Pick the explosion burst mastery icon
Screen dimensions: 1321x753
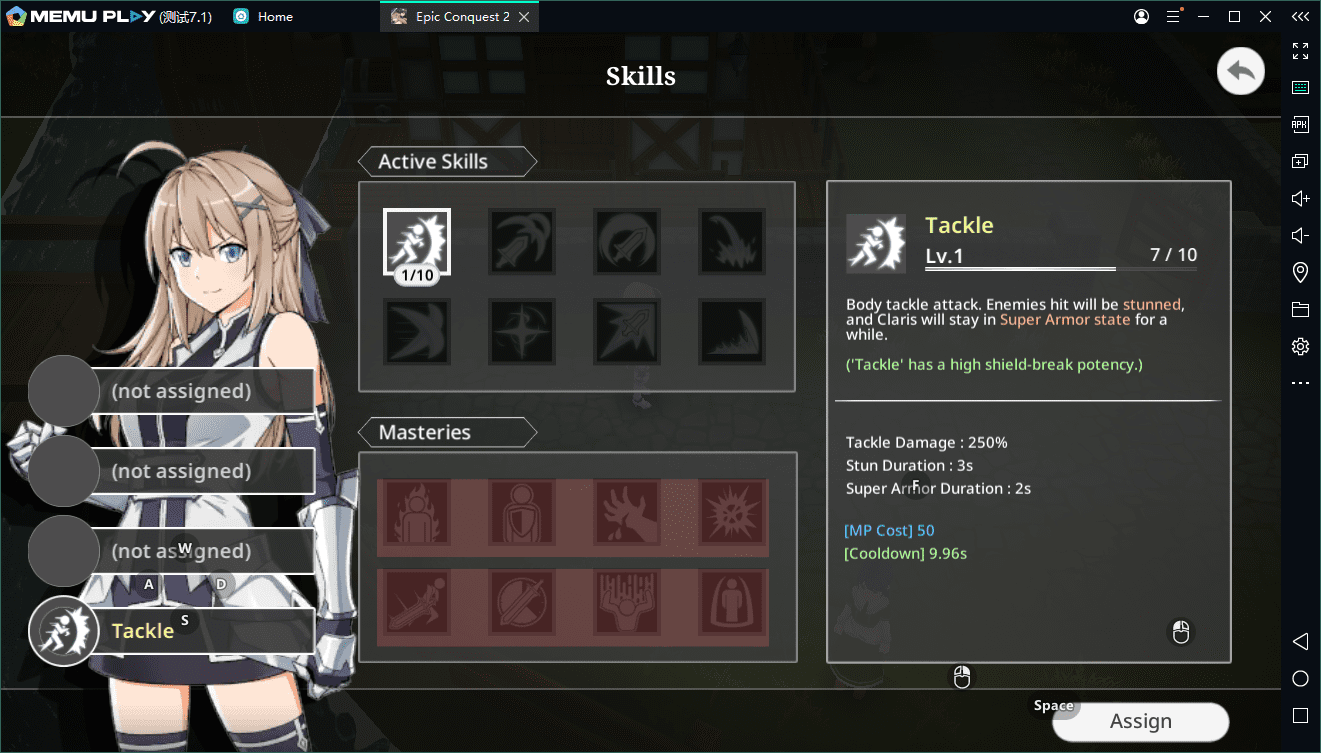tap(732, 512)
